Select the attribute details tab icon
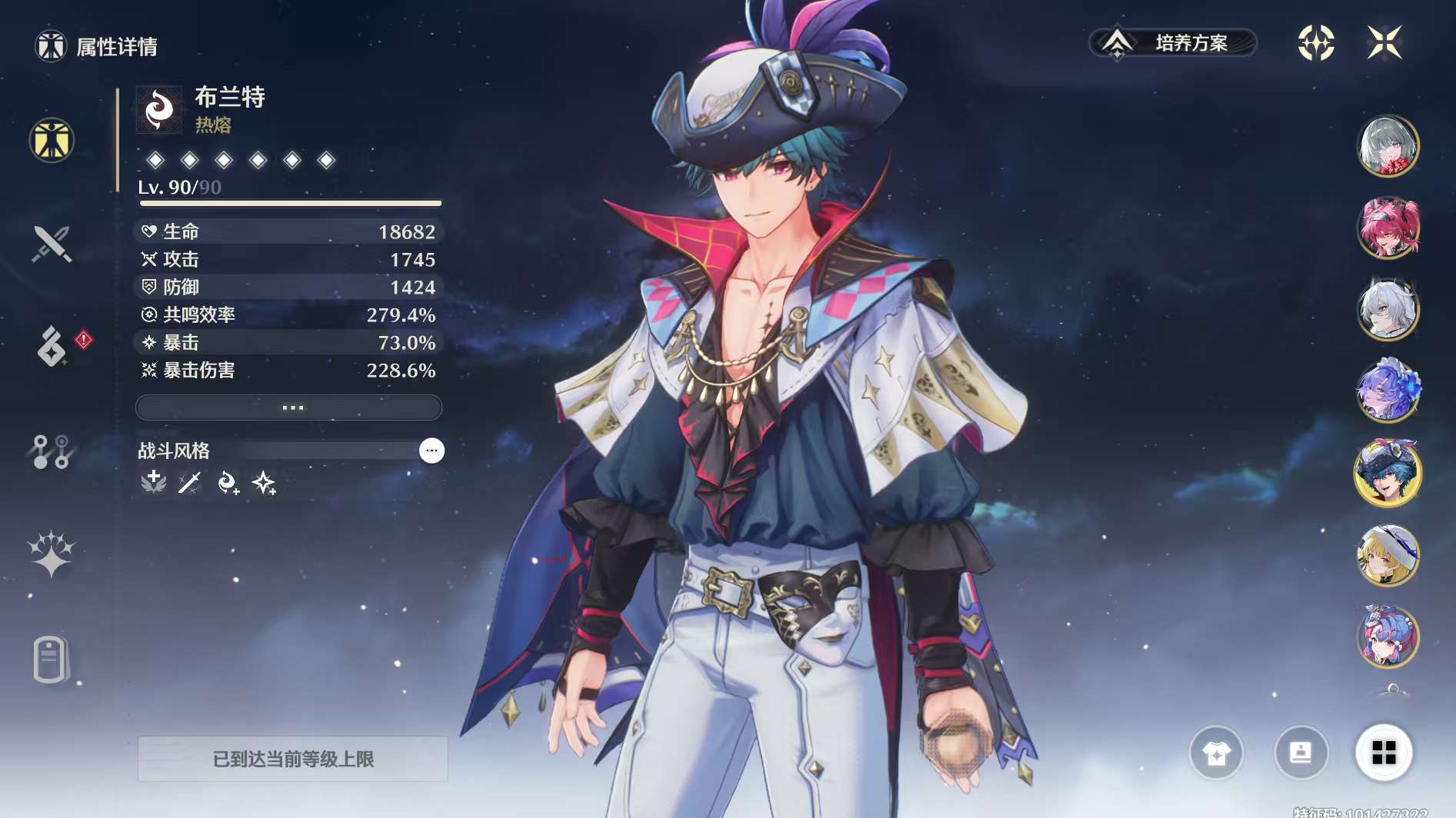Screen dimensions: 1456x818 pyautogui.click(x=52, y=141)
